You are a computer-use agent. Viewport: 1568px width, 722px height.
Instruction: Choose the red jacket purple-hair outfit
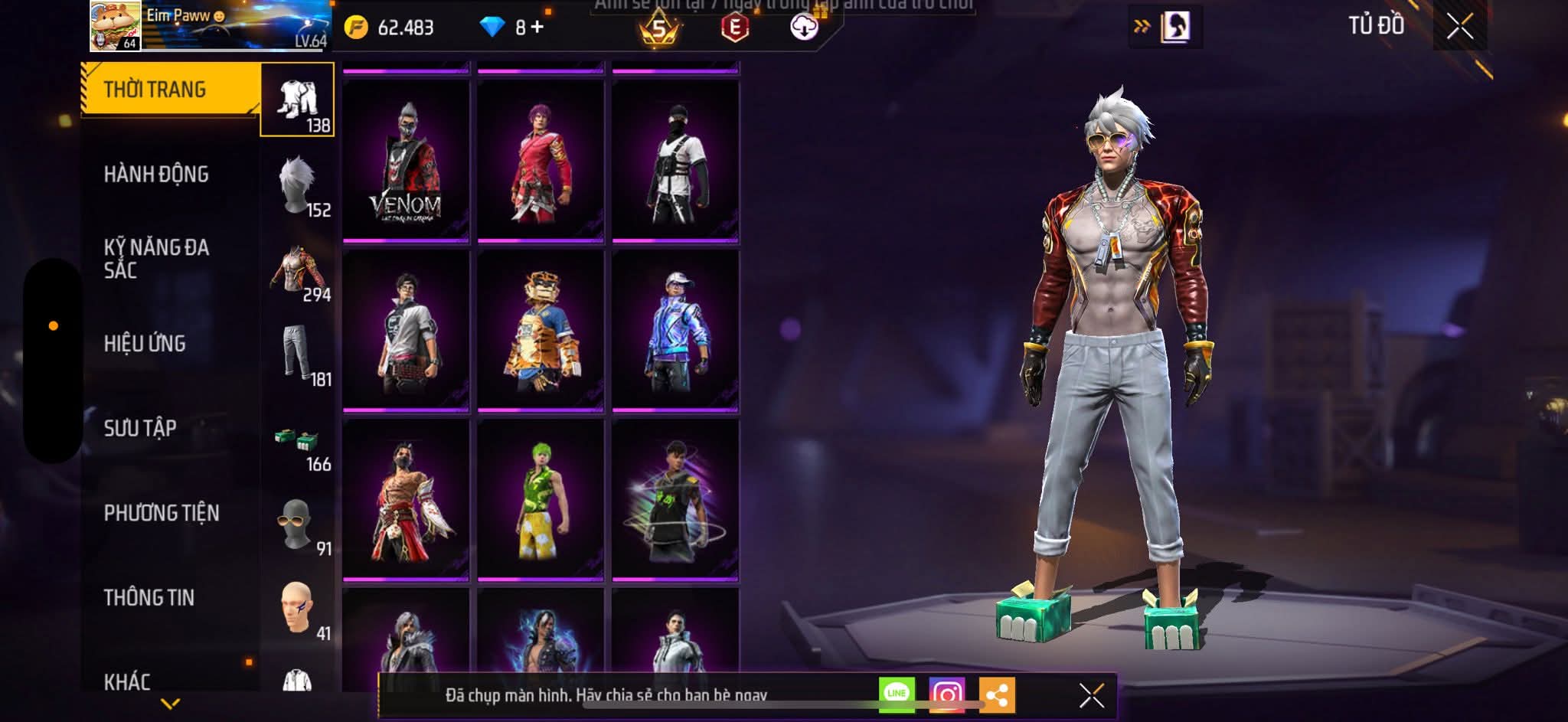point(541,162)
